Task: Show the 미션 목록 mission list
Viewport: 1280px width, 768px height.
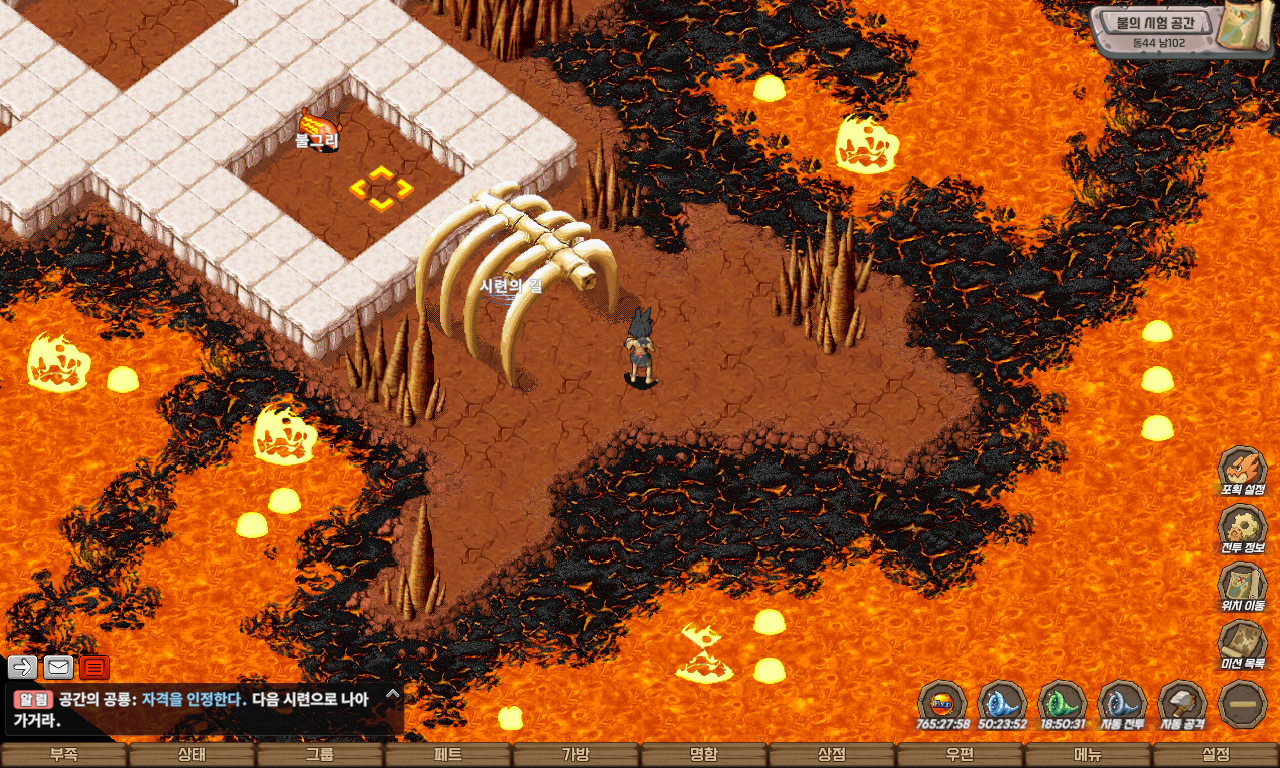Action: pos(1243,644)
